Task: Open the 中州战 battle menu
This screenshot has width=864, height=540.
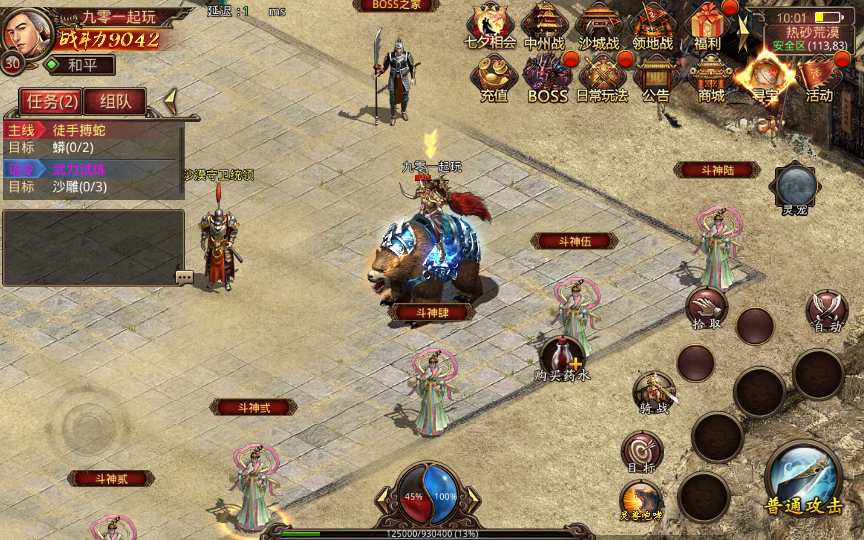Action: pos(544,24)
